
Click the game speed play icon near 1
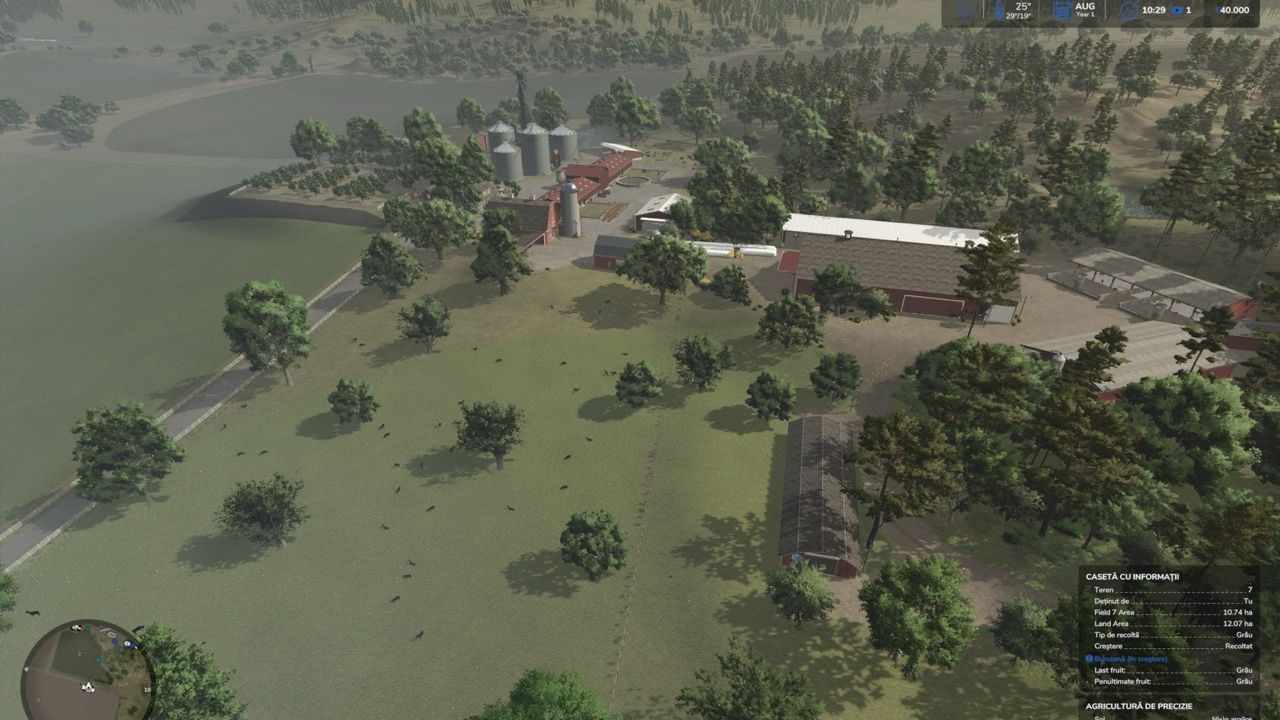point(1177,10)
